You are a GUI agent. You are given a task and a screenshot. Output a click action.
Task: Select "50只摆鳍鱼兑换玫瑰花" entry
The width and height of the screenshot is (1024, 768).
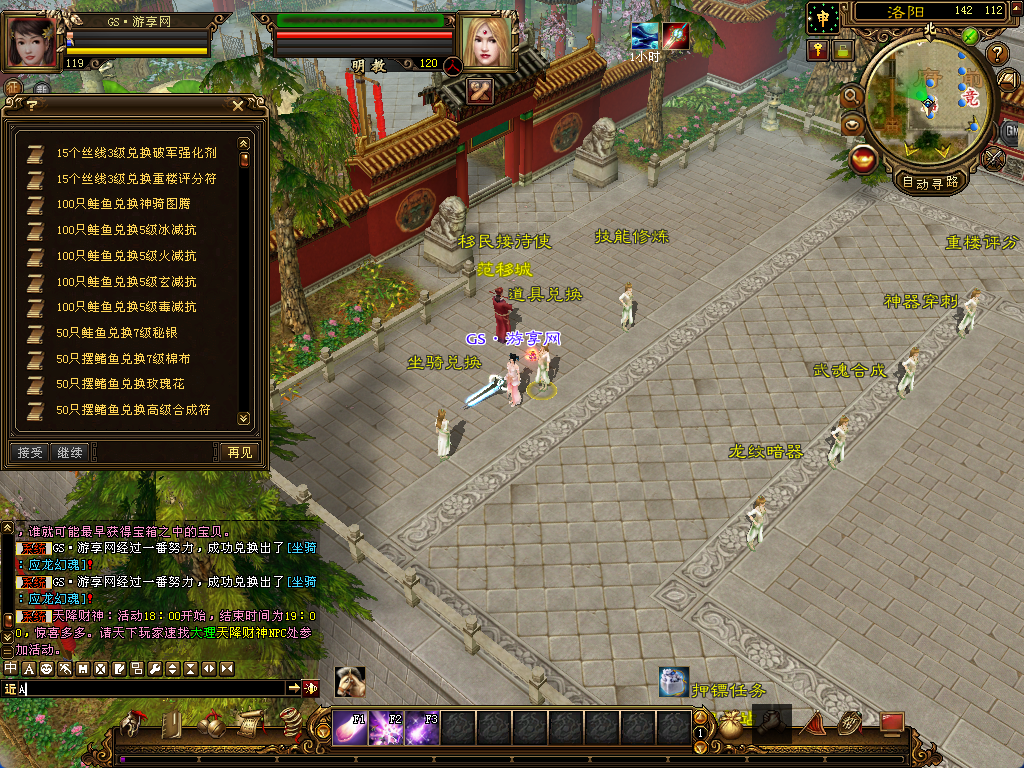[120, 384]
